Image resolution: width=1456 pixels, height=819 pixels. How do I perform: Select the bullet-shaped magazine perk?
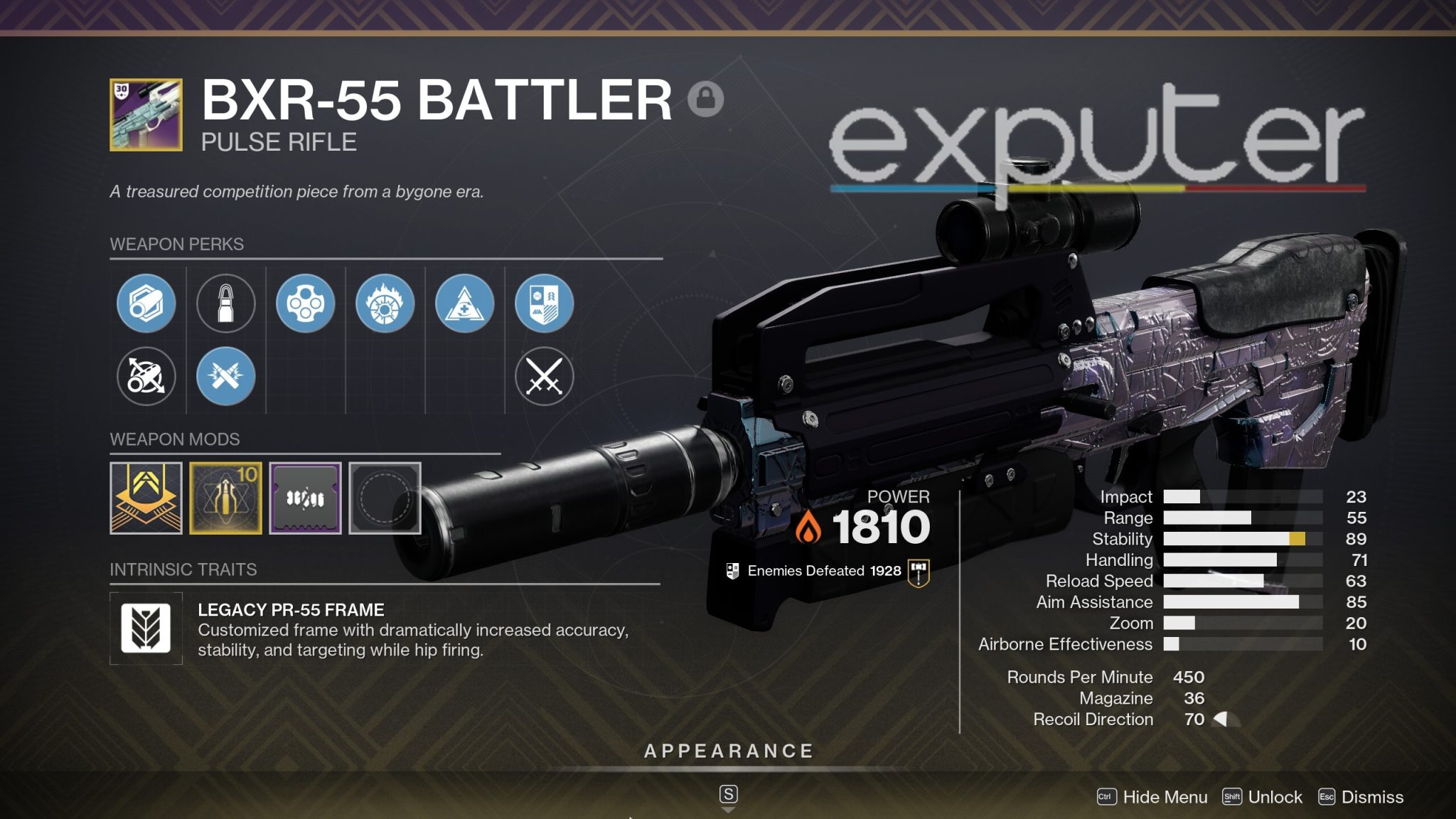tap(225, 303)
